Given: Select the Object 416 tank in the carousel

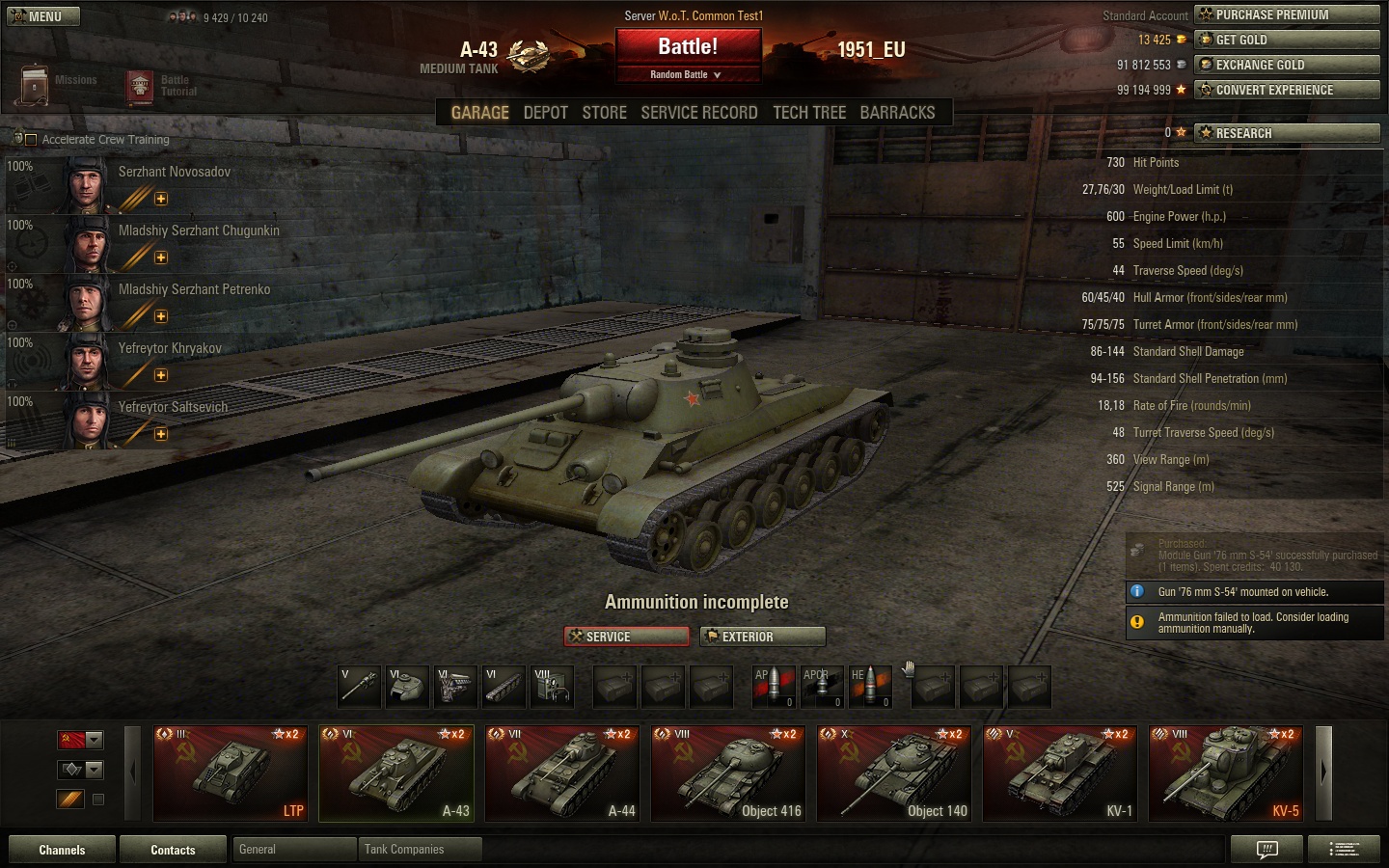Looking at the screenshot, I should (x=728, y=773).
